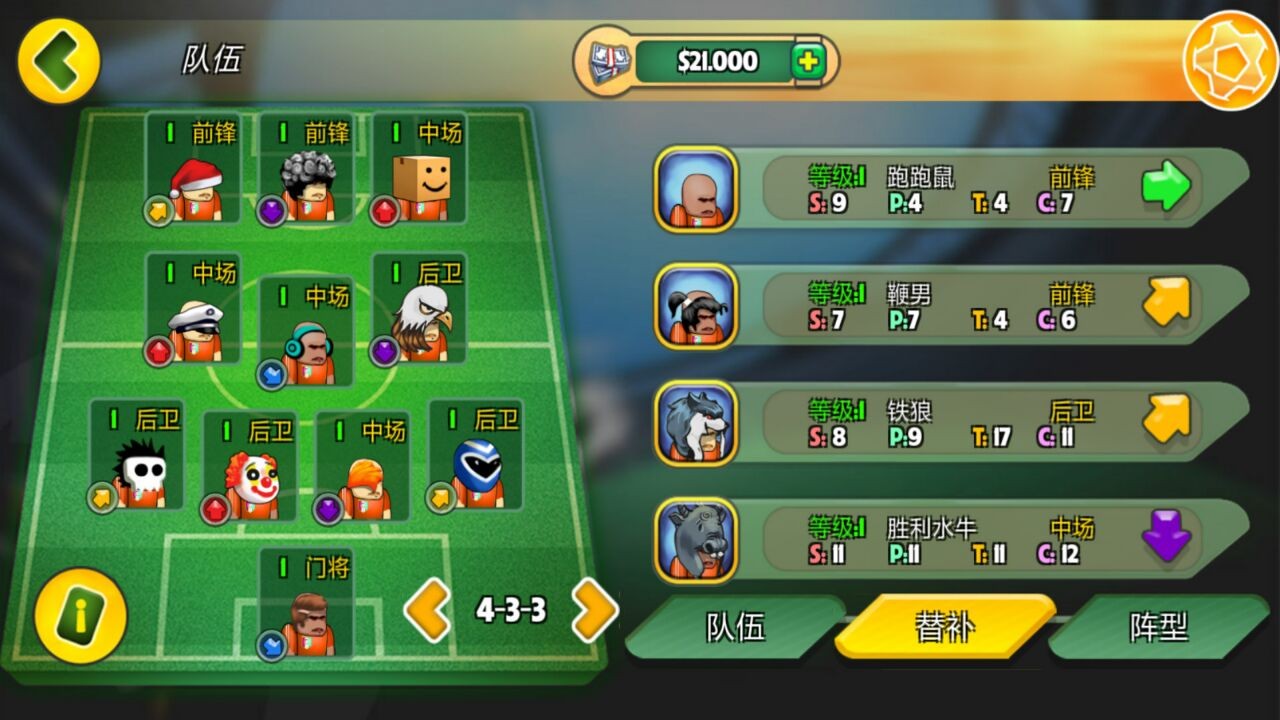Open the orange soccer ball menu
Image resolution: width=1280 pixels, height=720 pixels.
(1229, 61)
